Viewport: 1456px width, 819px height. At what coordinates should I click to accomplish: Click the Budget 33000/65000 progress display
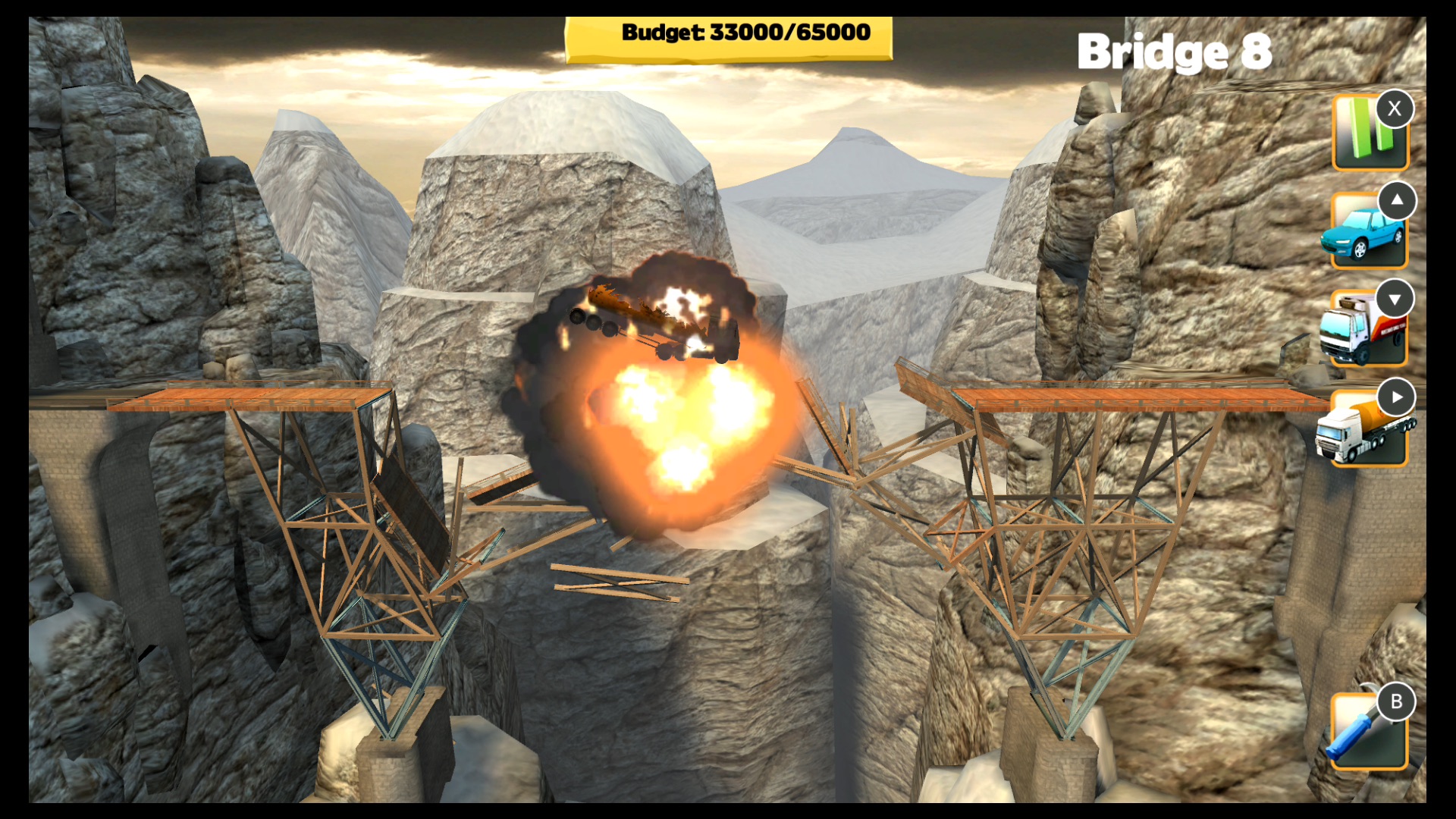[728, 34]
